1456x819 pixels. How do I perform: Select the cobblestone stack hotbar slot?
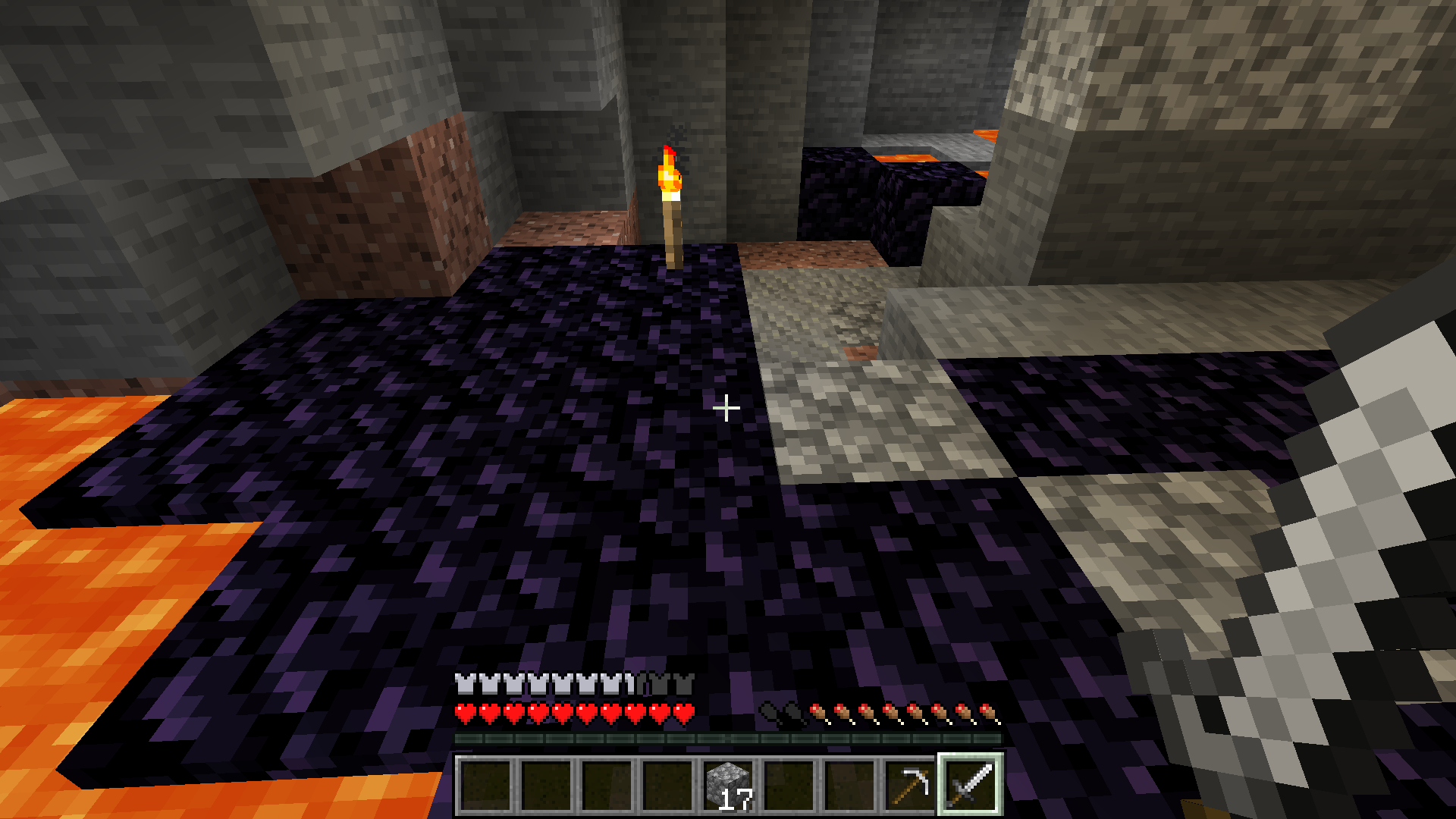(x=728, y=784)
